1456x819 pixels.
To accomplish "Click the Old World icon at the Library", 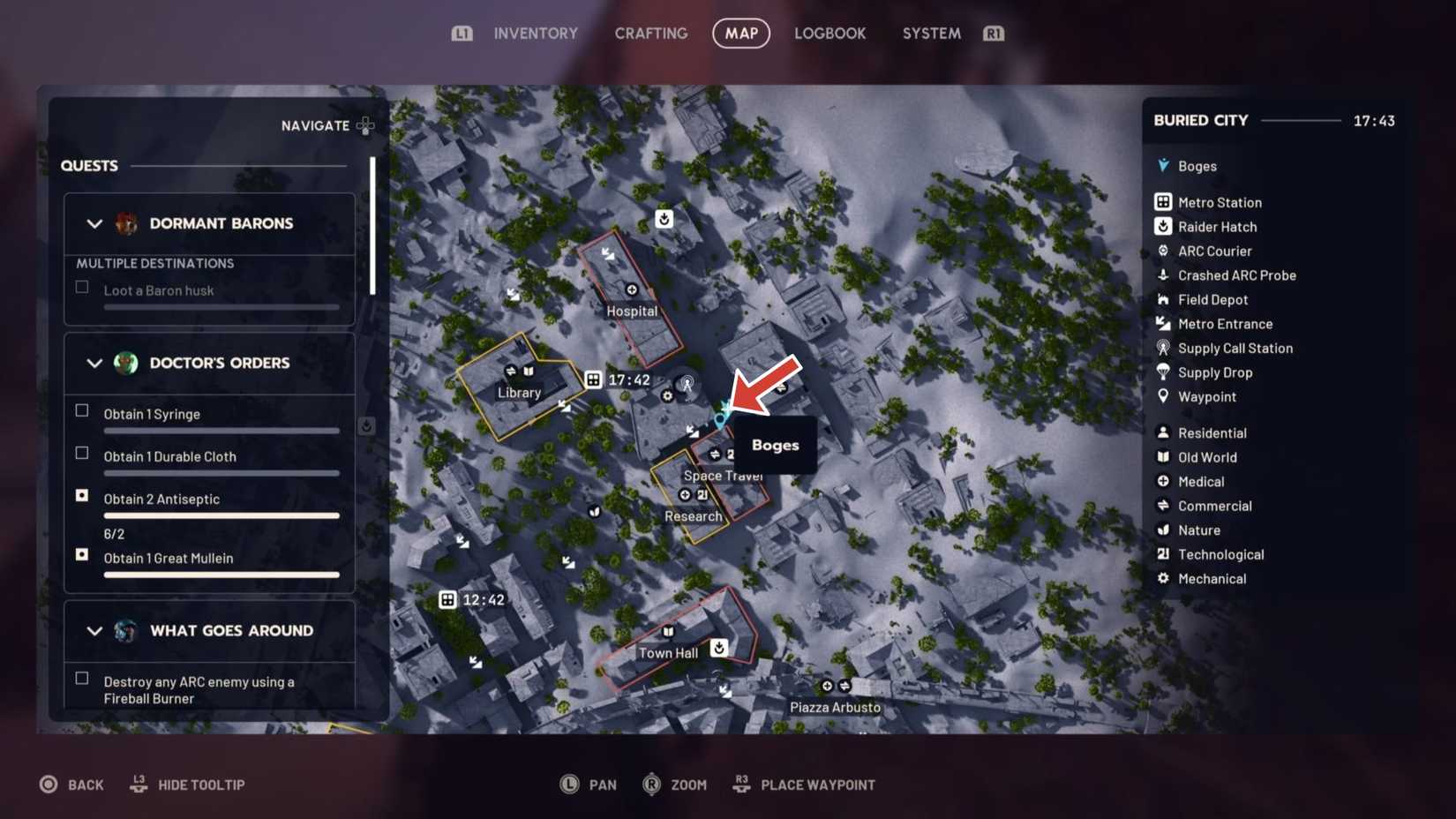I will (528, 372).
